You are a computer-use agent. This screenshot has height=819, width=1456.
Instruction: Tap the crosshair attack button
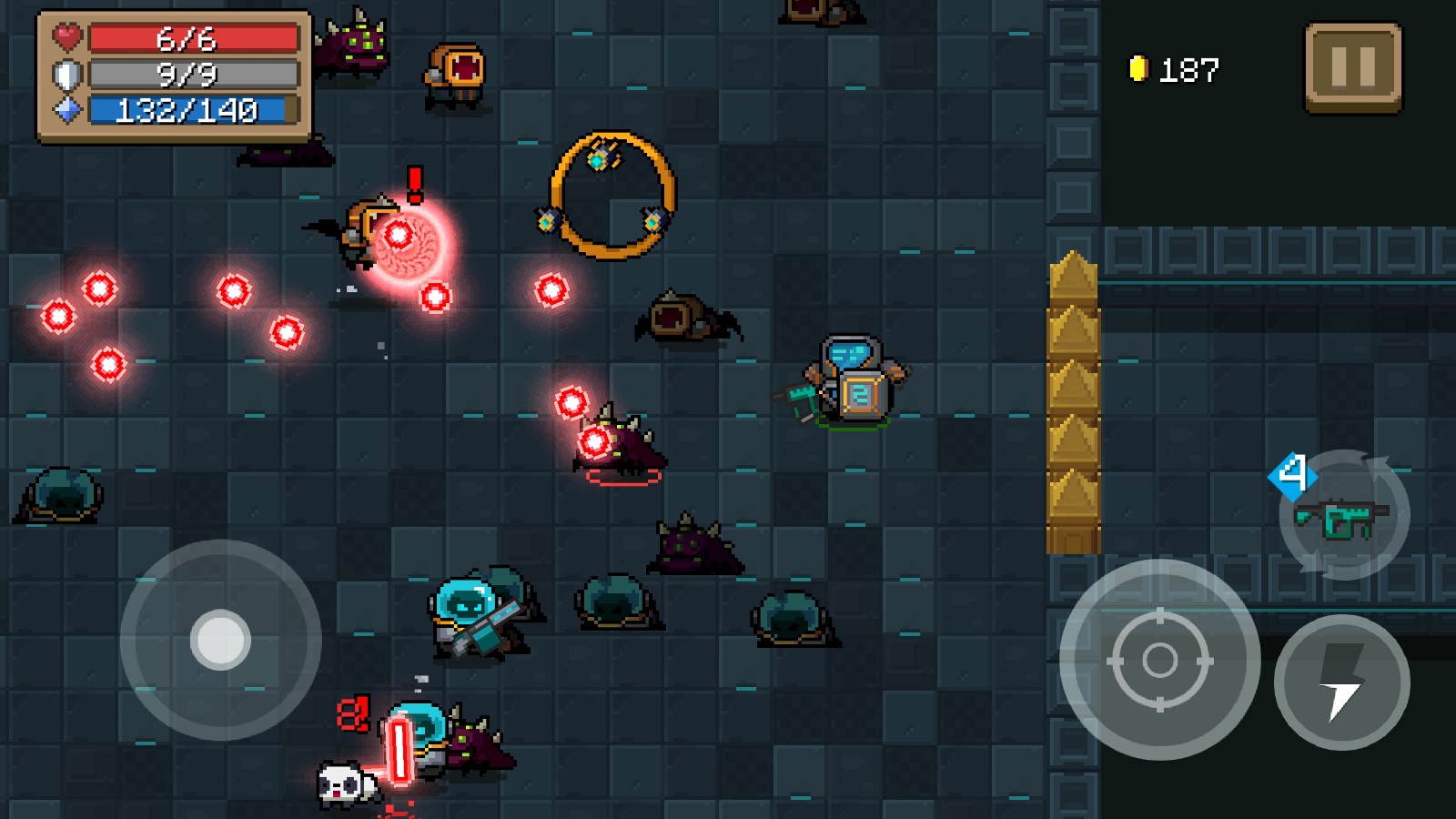[x=1159, y=660]
